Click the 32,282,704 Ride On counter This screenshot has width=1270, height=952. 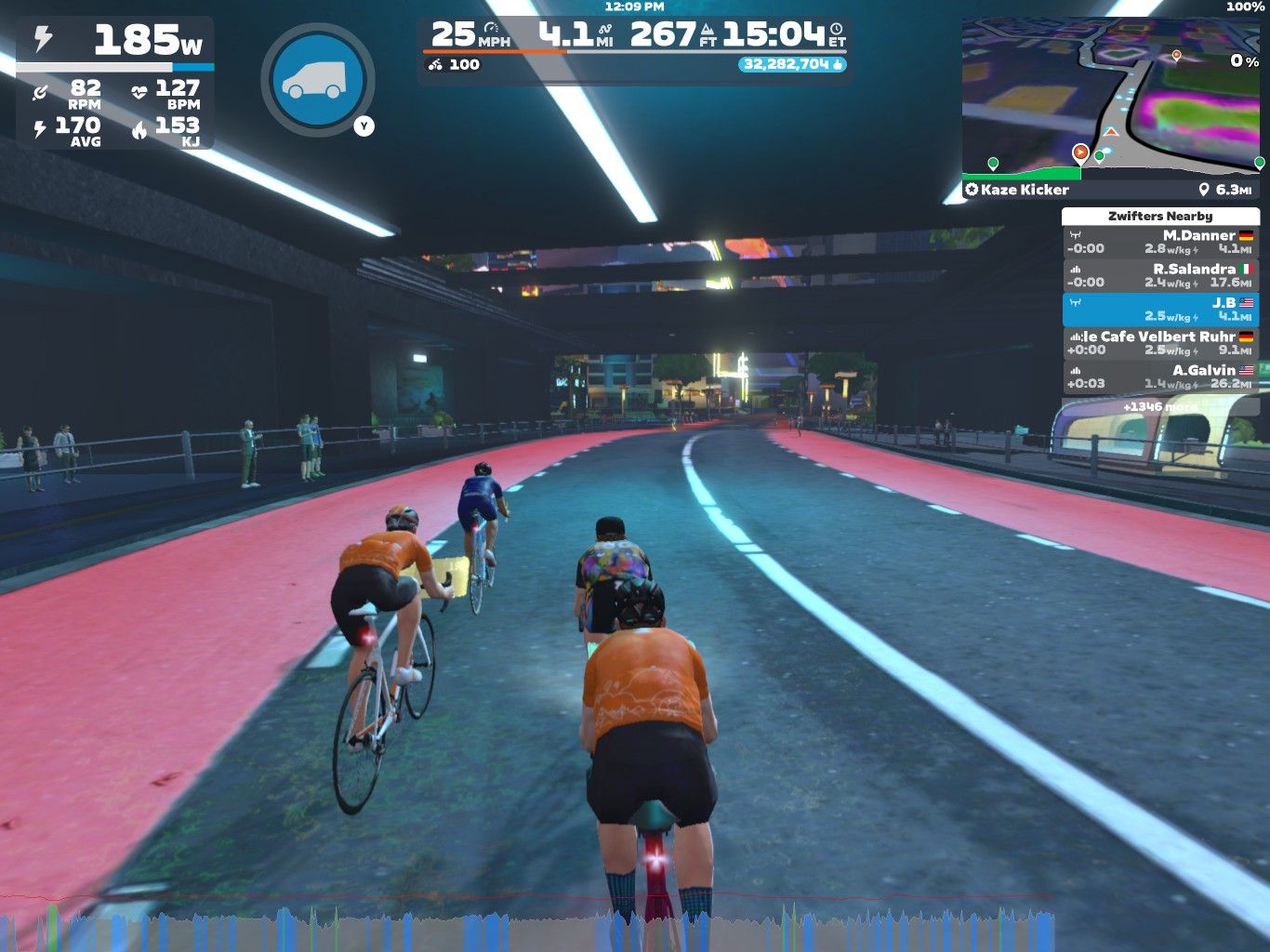pyautogui.click(x=792, y=64)
